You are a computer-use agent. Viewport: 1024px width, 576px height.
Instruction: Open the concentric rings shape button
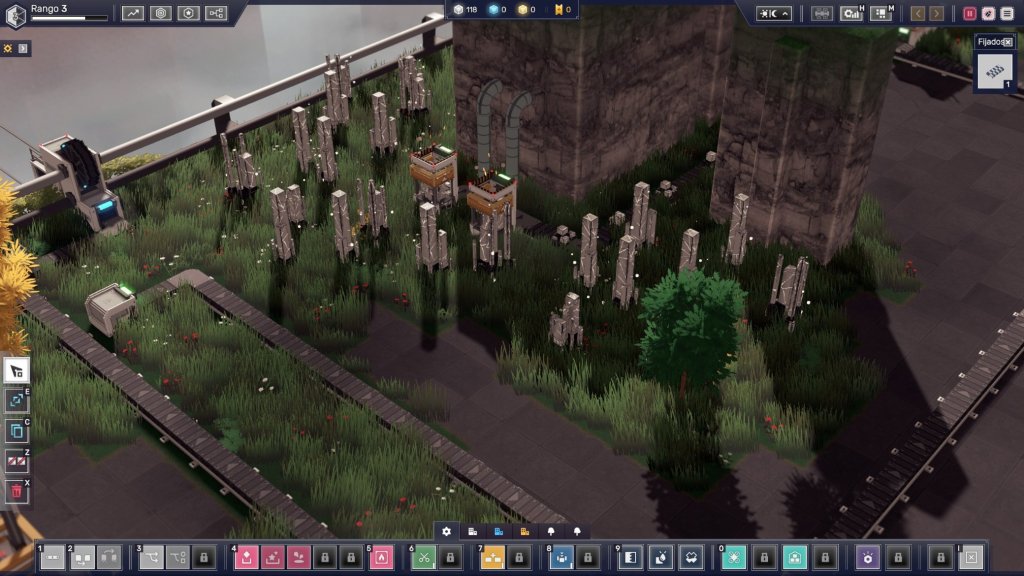(x=161, y=13)
